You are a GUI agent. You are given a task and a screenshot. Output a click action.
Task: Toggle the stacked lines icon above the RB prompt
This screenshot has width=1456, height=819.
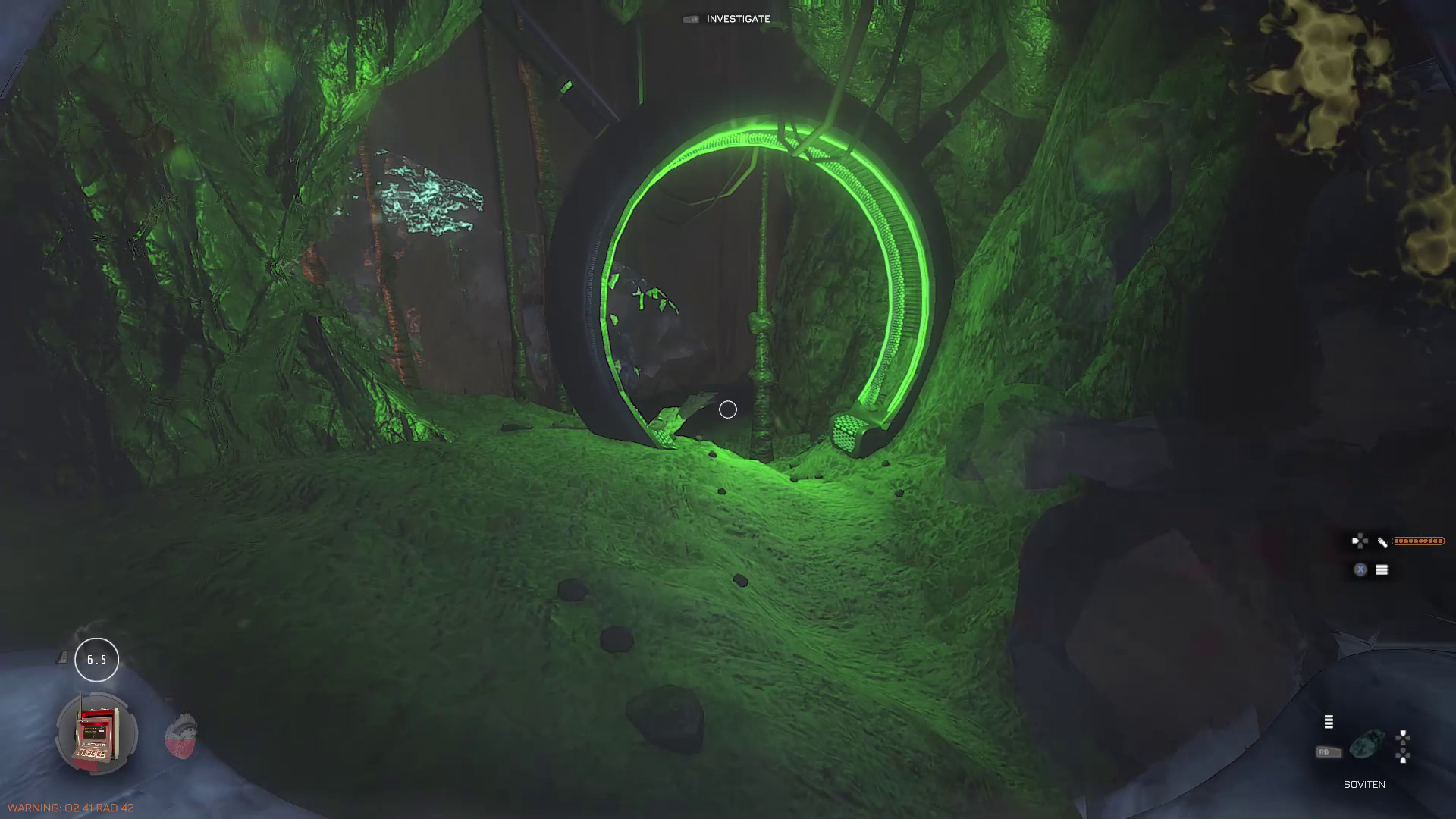(x=1329, y=722)
